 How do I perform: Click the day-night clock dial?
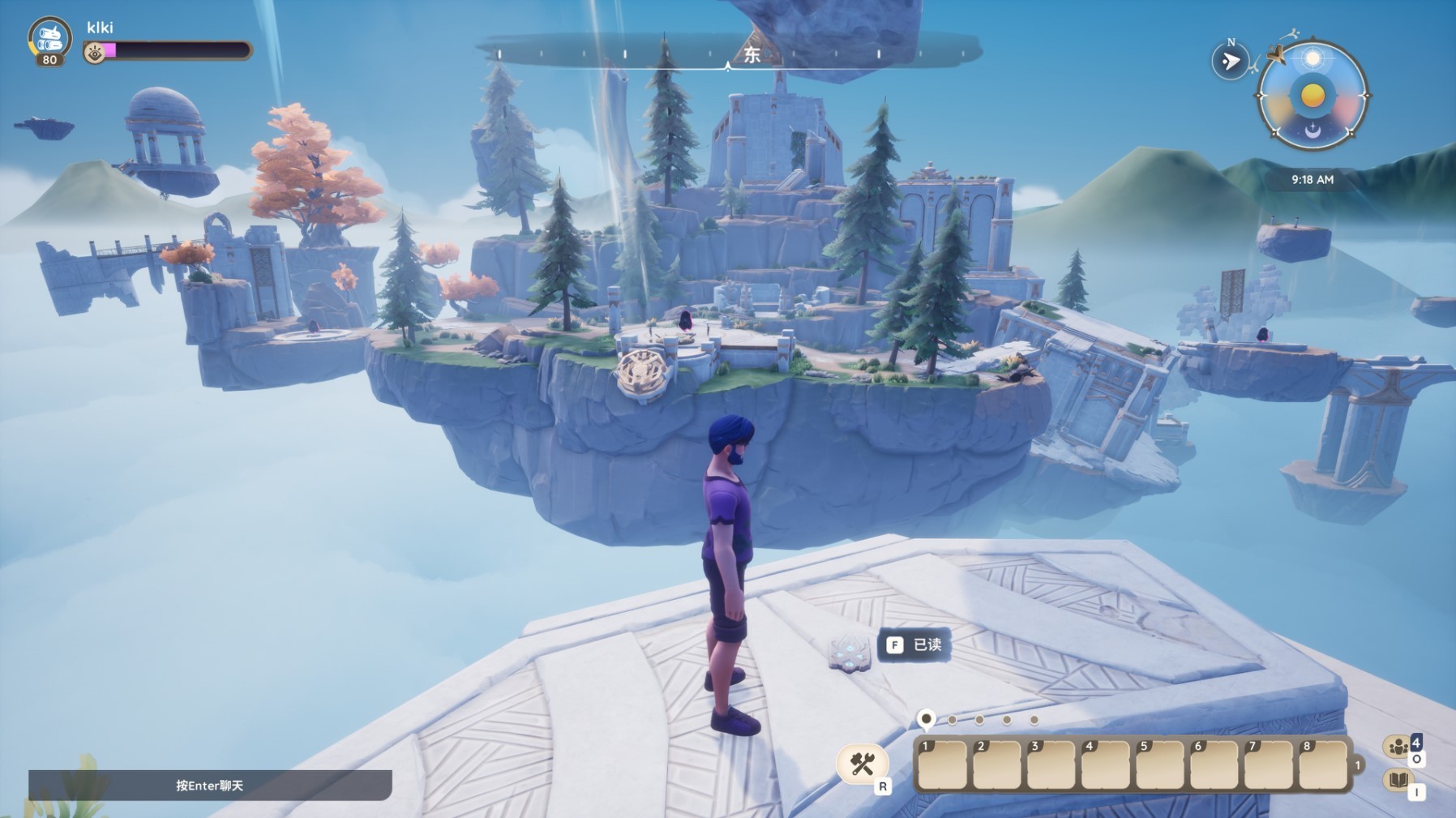pos(1313,96)
